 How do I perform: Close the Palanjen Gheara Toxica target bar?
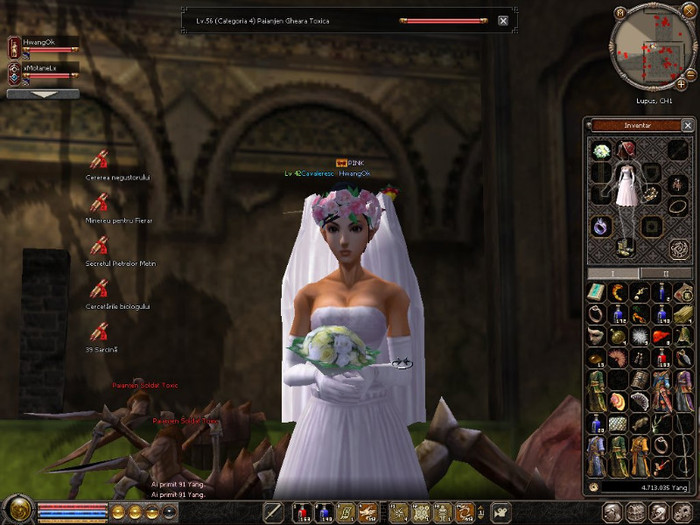(502, 20)
